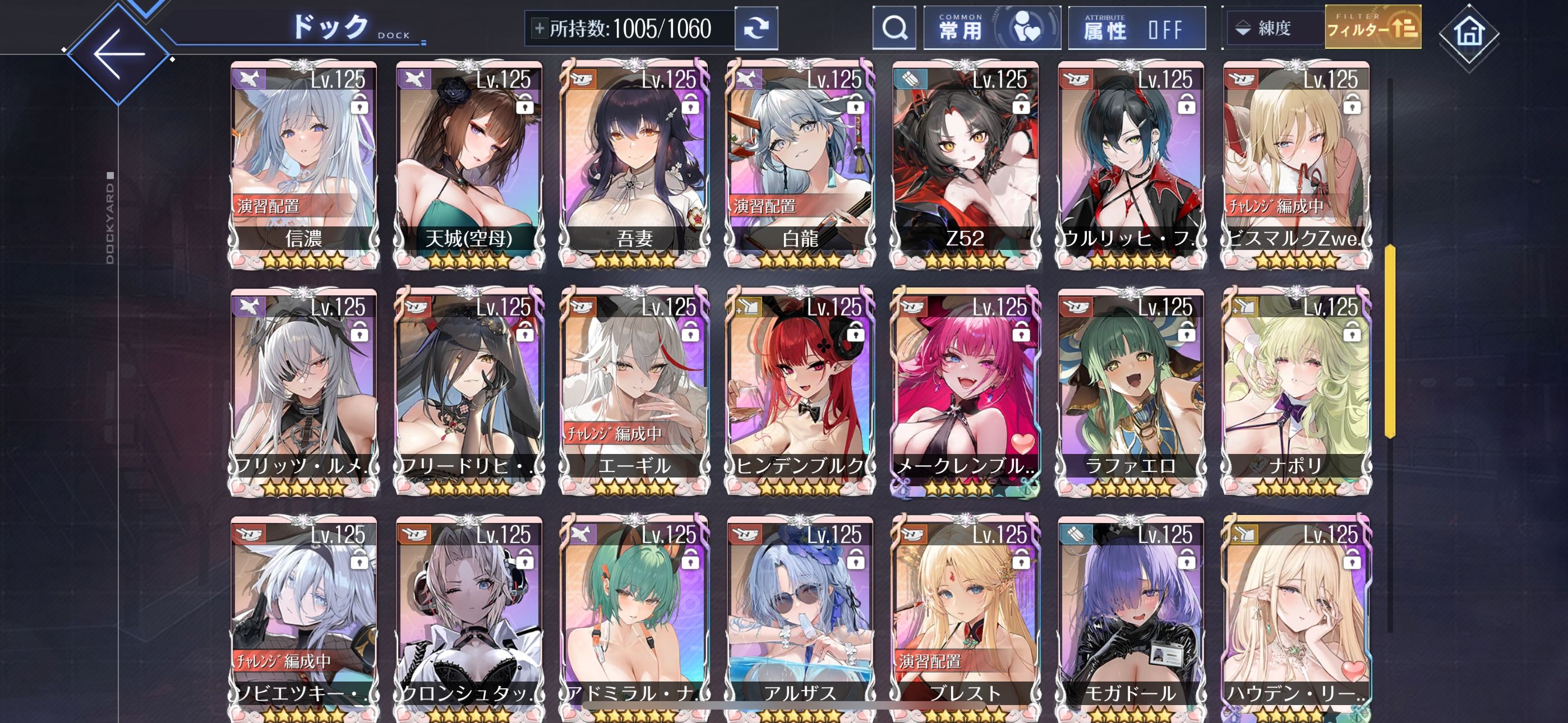Select the ヒンデンブルク ship card
This screenshot has width=1568, height=723.
pyautogui.click(x=800, y=391)
